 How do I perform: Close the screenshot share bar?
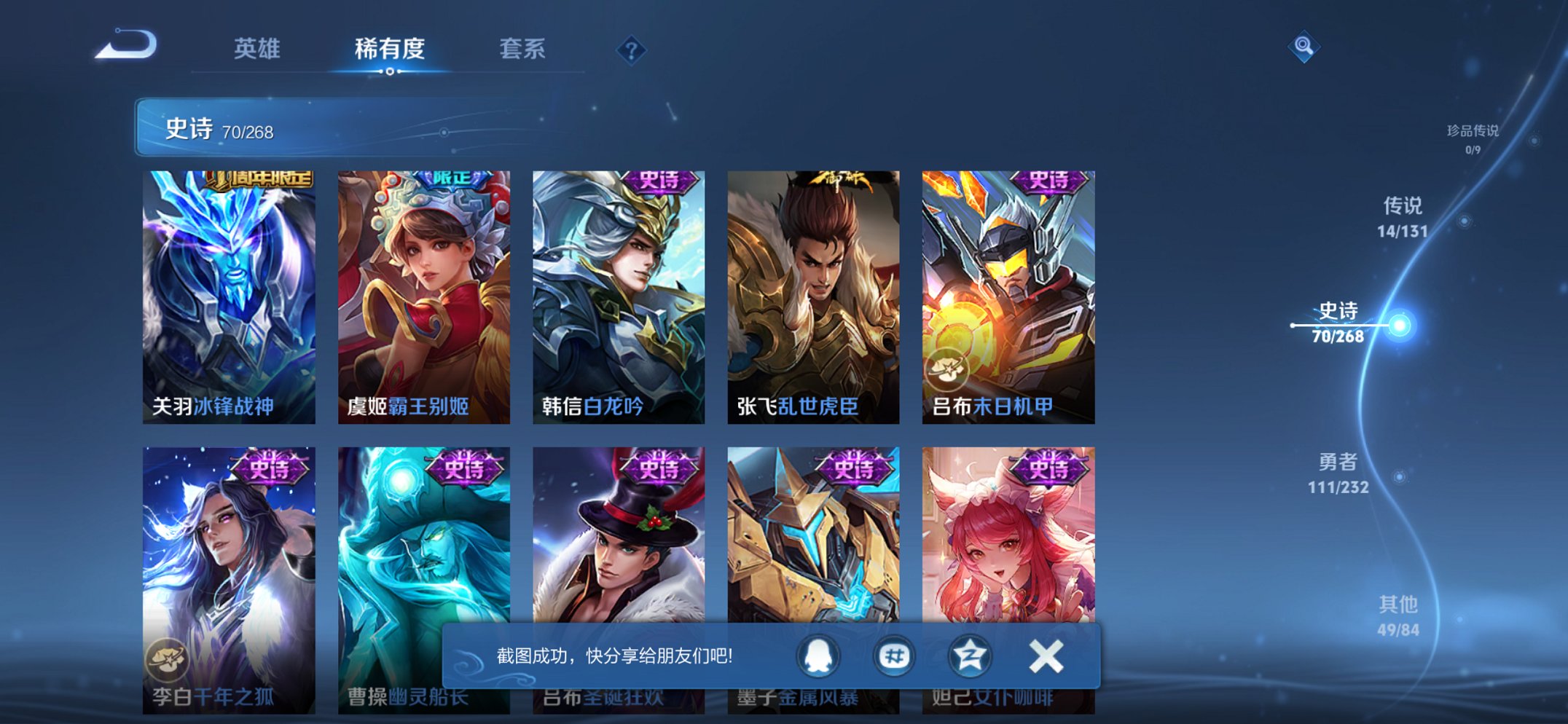[1045, 655]
